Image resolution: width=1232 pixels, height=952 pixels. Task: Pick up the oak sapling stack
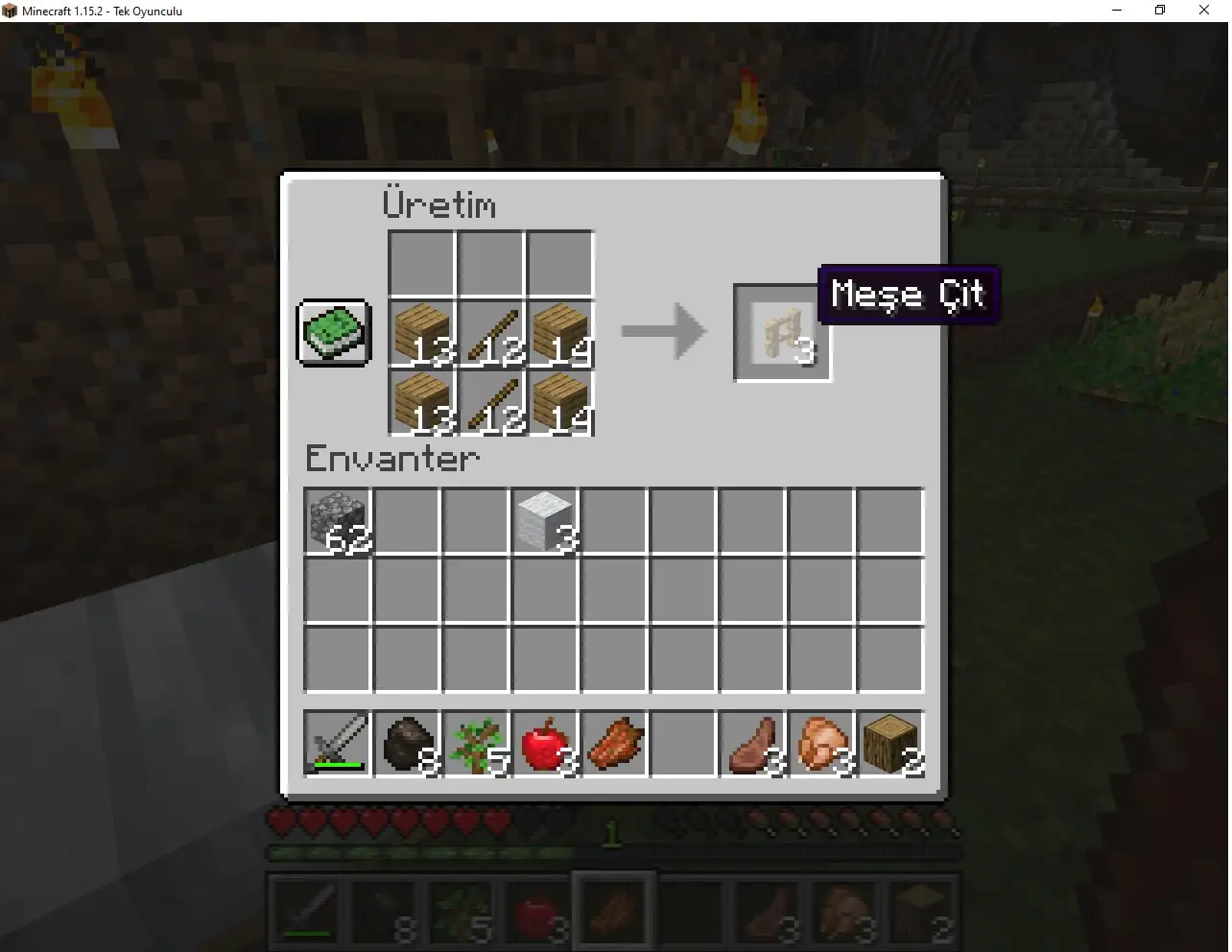[x=475, y=744]
